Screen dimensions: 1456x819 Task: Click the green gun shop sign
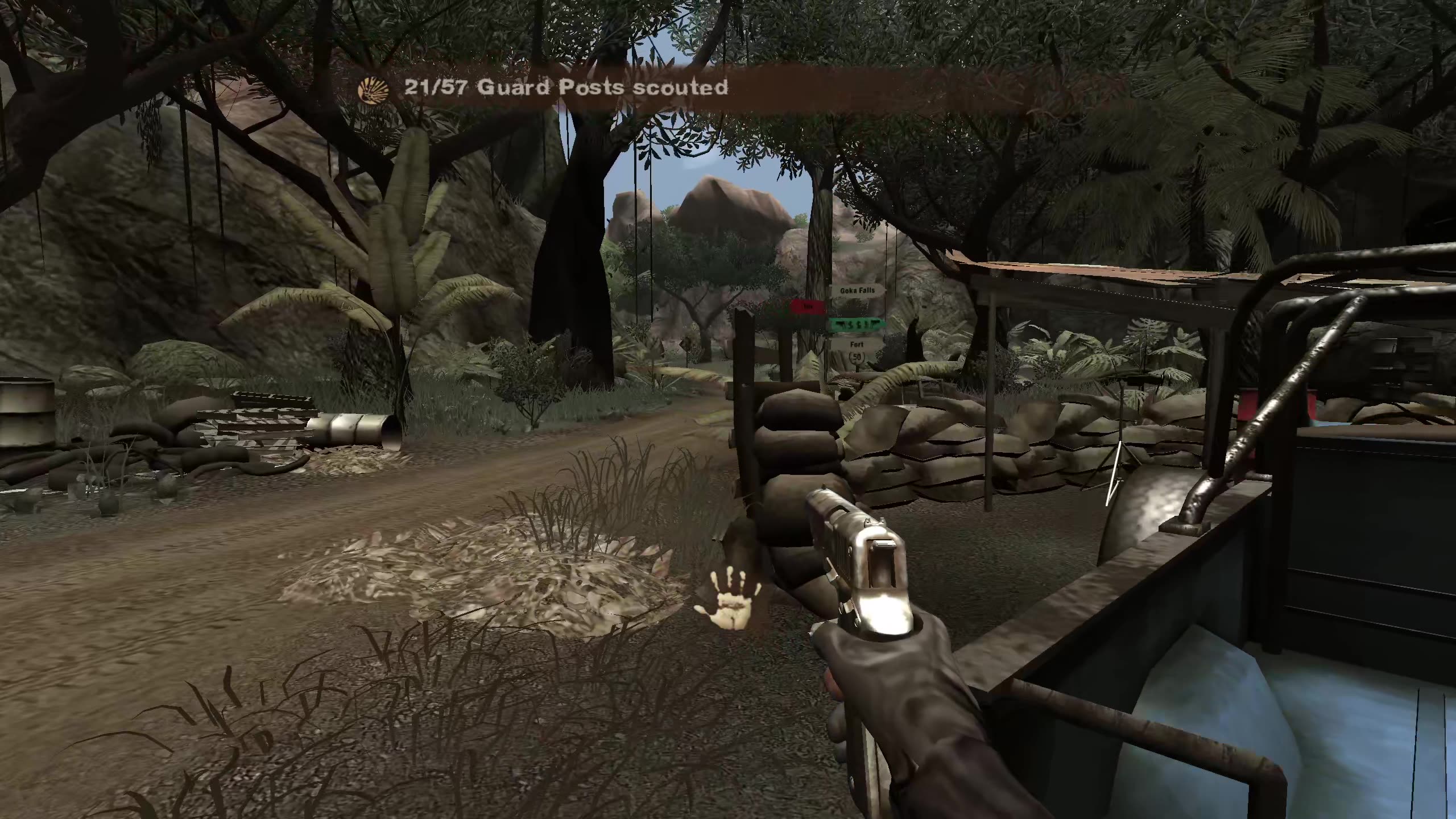856,325
